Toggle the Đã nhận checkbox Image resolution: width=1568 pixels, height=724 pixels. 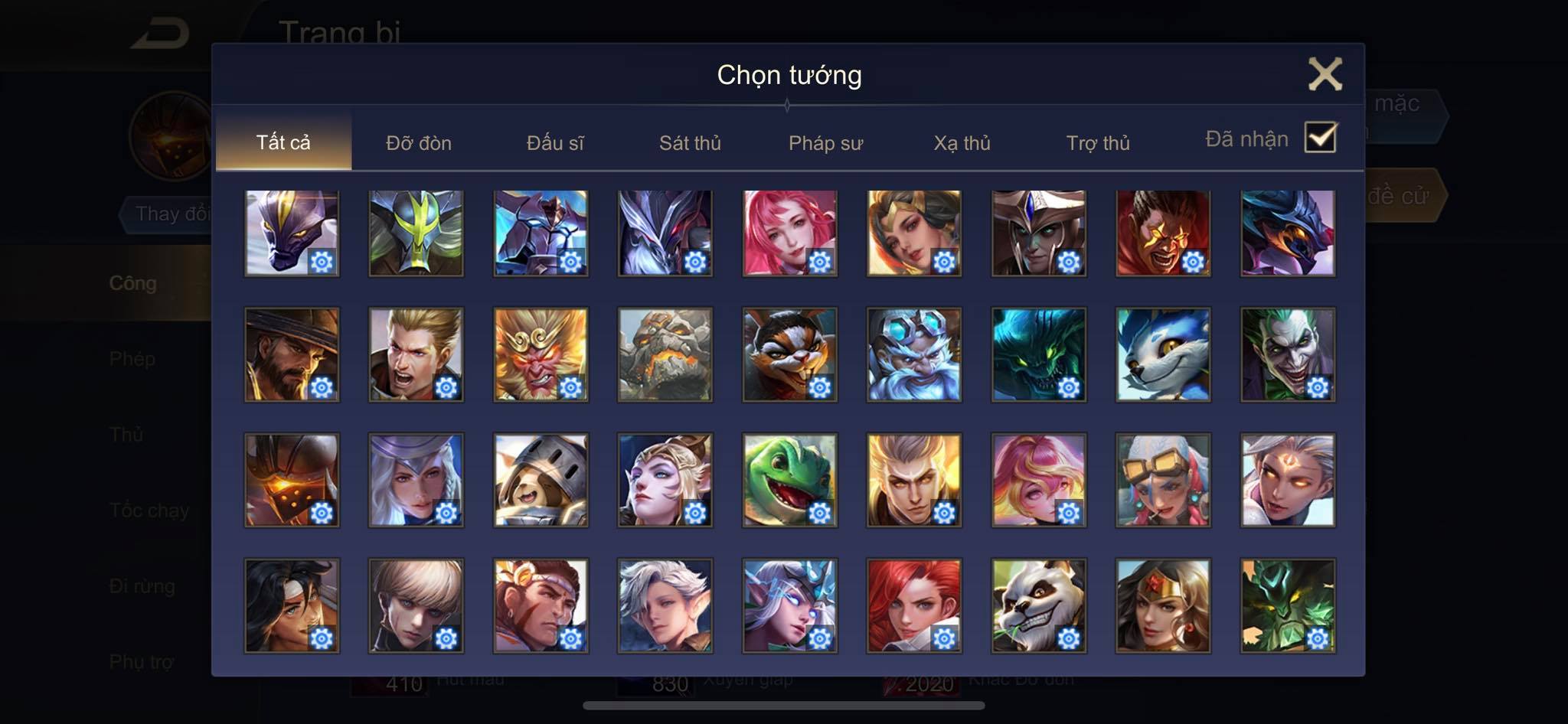tap(1320, 138)
